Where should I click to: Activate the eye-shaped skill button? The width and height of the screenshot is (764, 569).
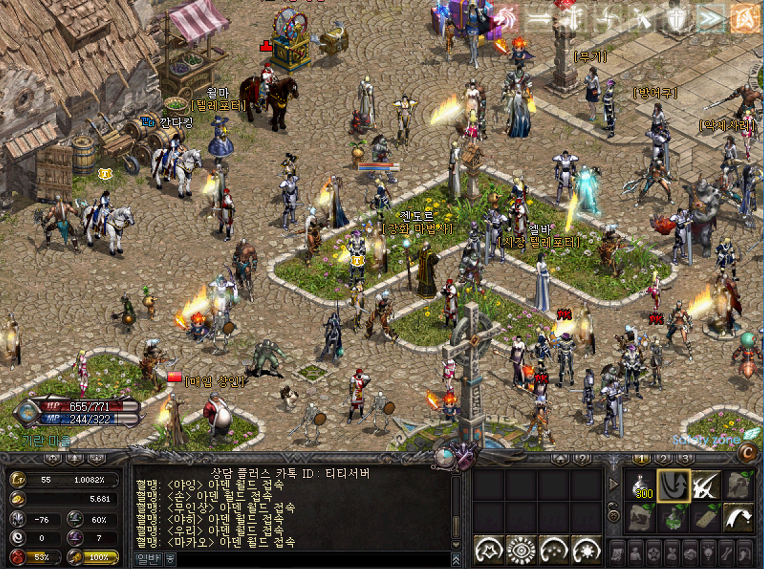pyautogui.click(x=522, y=549)
